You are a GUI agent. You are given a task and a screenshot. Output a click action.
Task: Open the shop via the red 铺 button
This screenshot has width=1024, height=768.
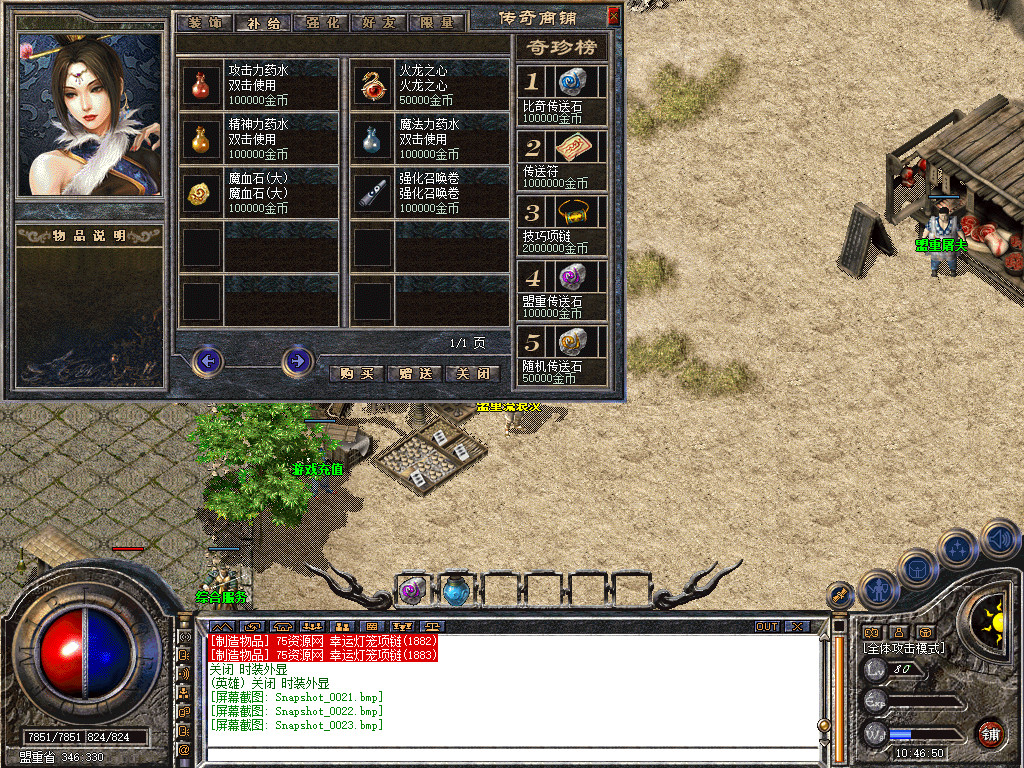click(x=990, y=733)
